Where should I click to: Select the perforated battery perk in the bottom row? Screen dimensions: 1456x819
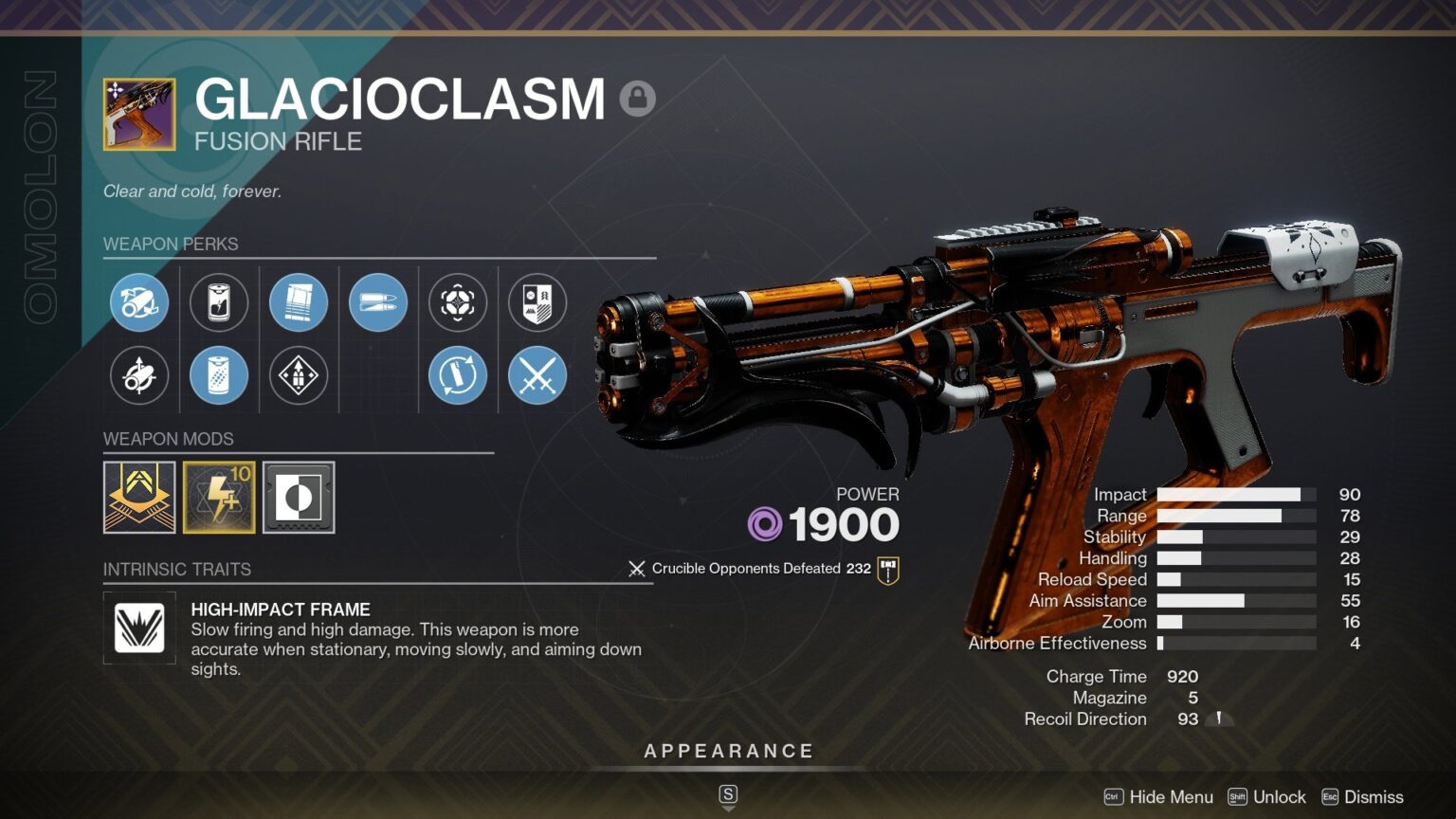219,376
